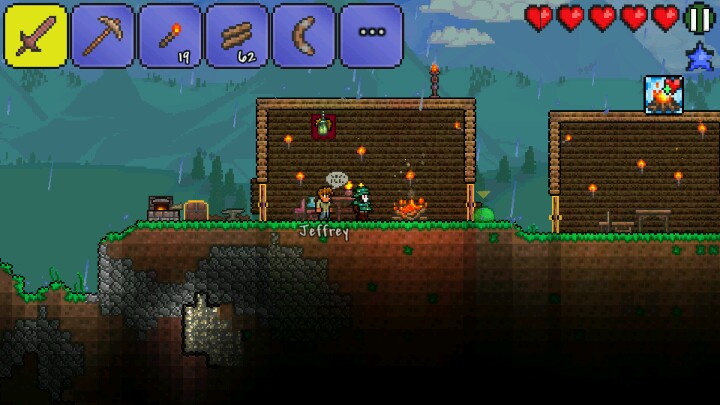Viewport: 720px width, 405px height.
Task: Open inventory with the three-dots button
Action: coord(371,36)
